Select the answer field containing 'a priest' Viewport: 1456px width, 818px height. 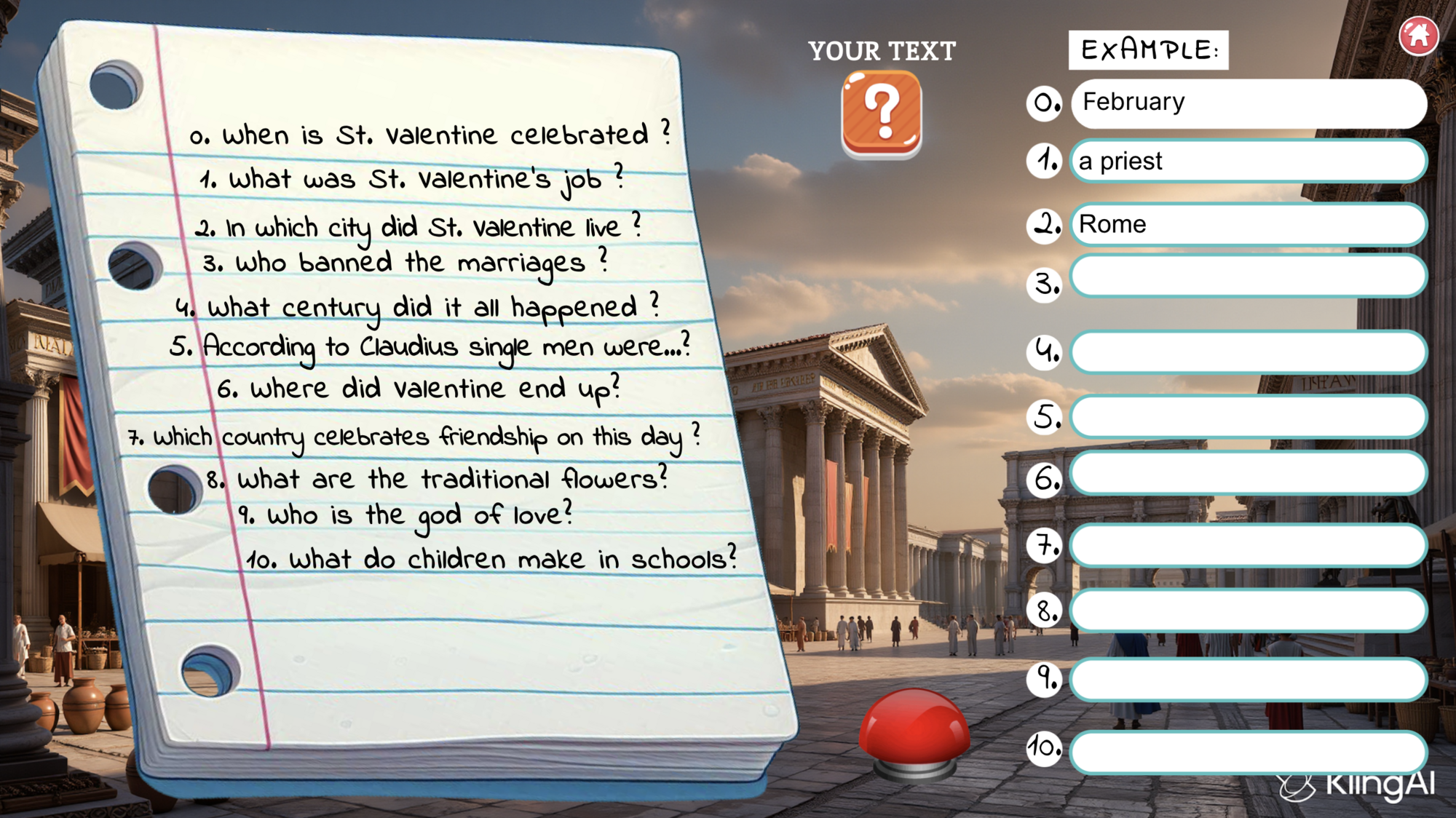click(x=1248, y=161)
